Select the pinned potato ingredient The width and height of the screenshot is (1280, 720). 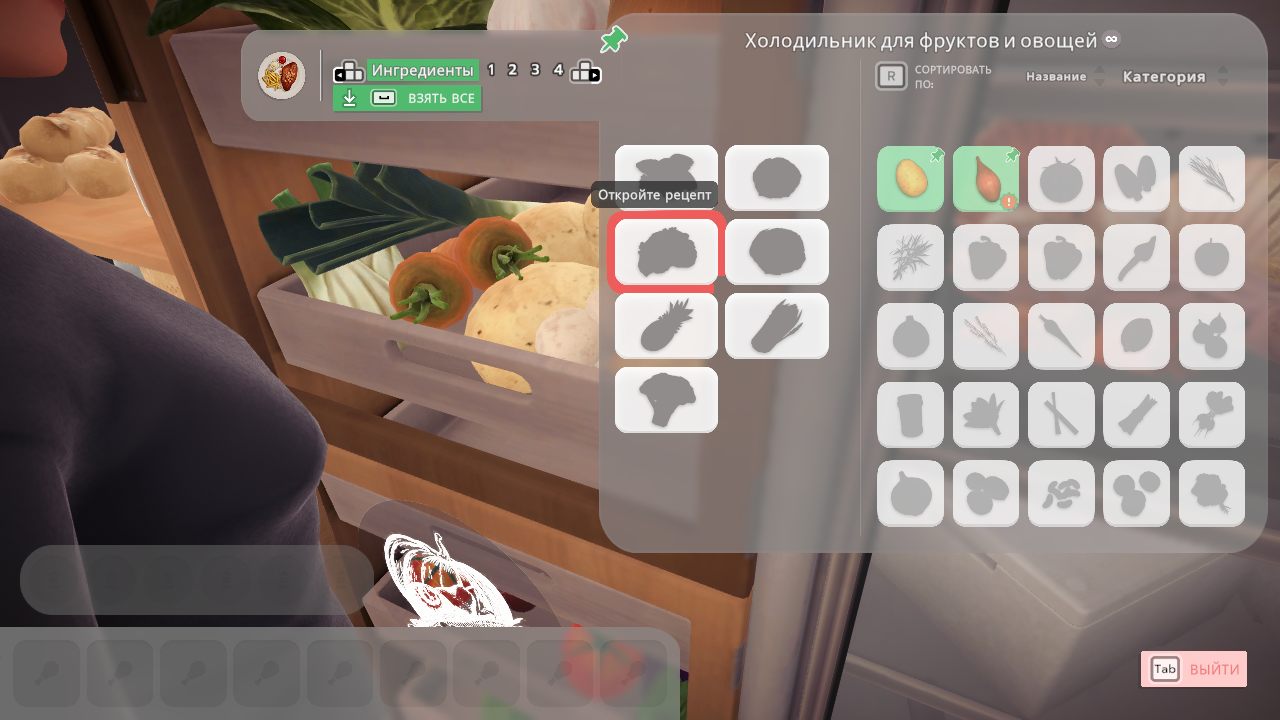coord(910,180)
